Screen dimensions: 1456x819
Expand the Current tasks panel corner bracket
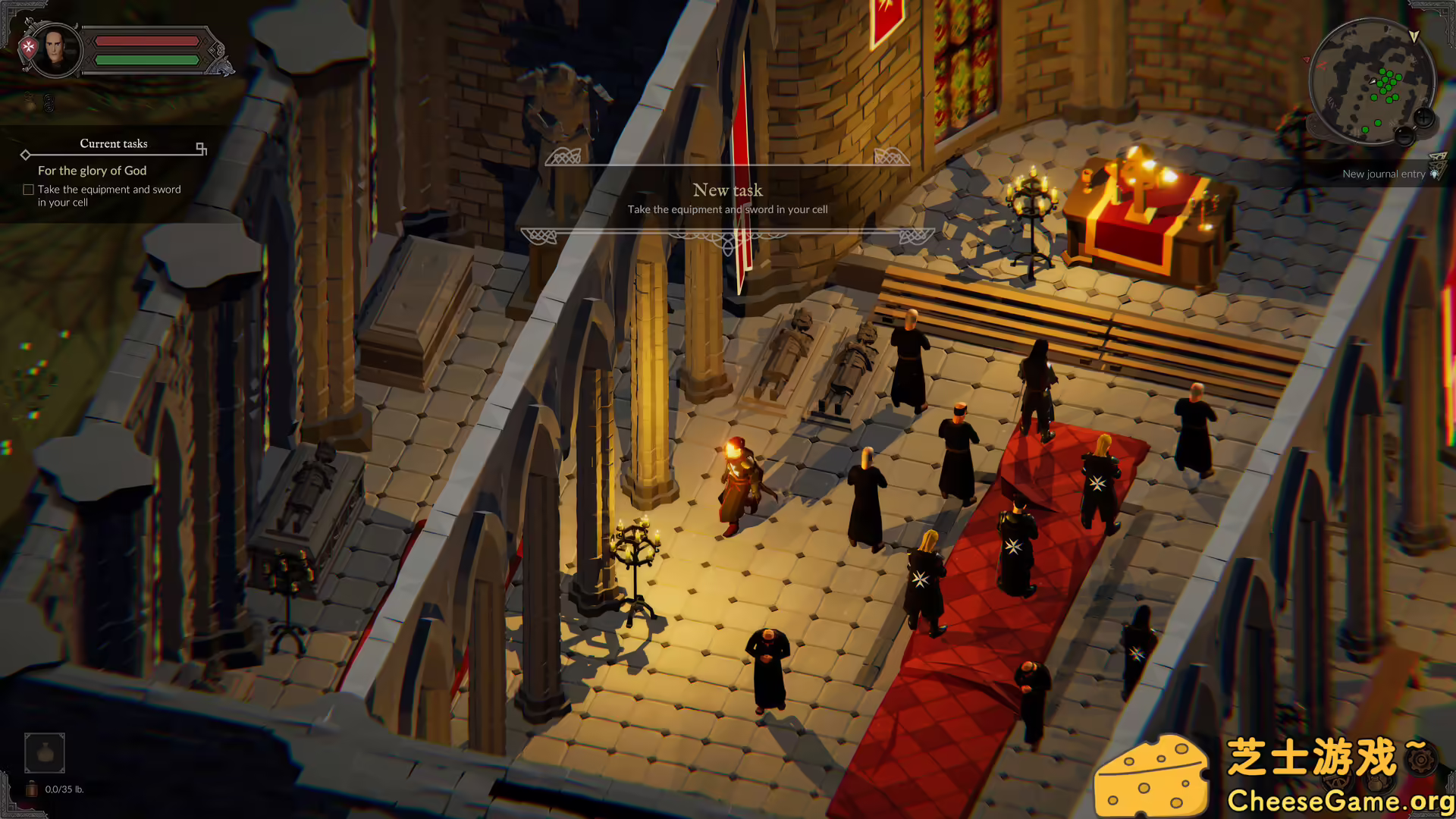coord(200,147)
